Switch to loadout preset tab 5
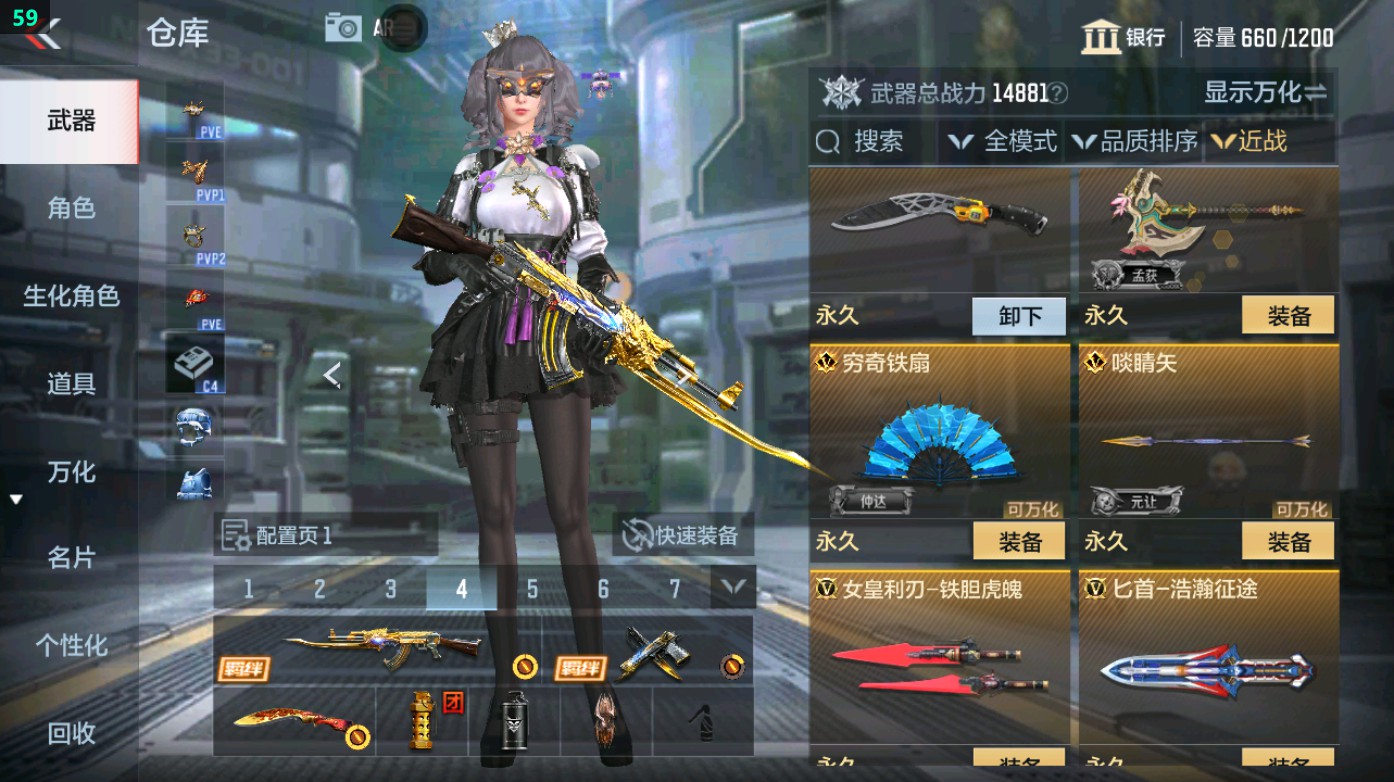 (x=533, y=590)
